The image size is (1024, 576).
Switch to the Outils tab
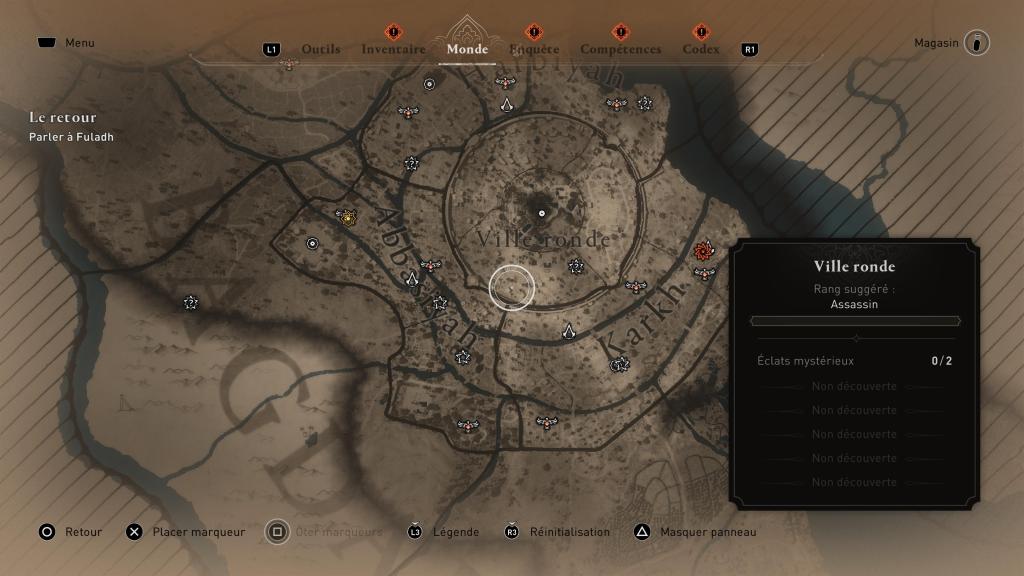pos(320,49)
